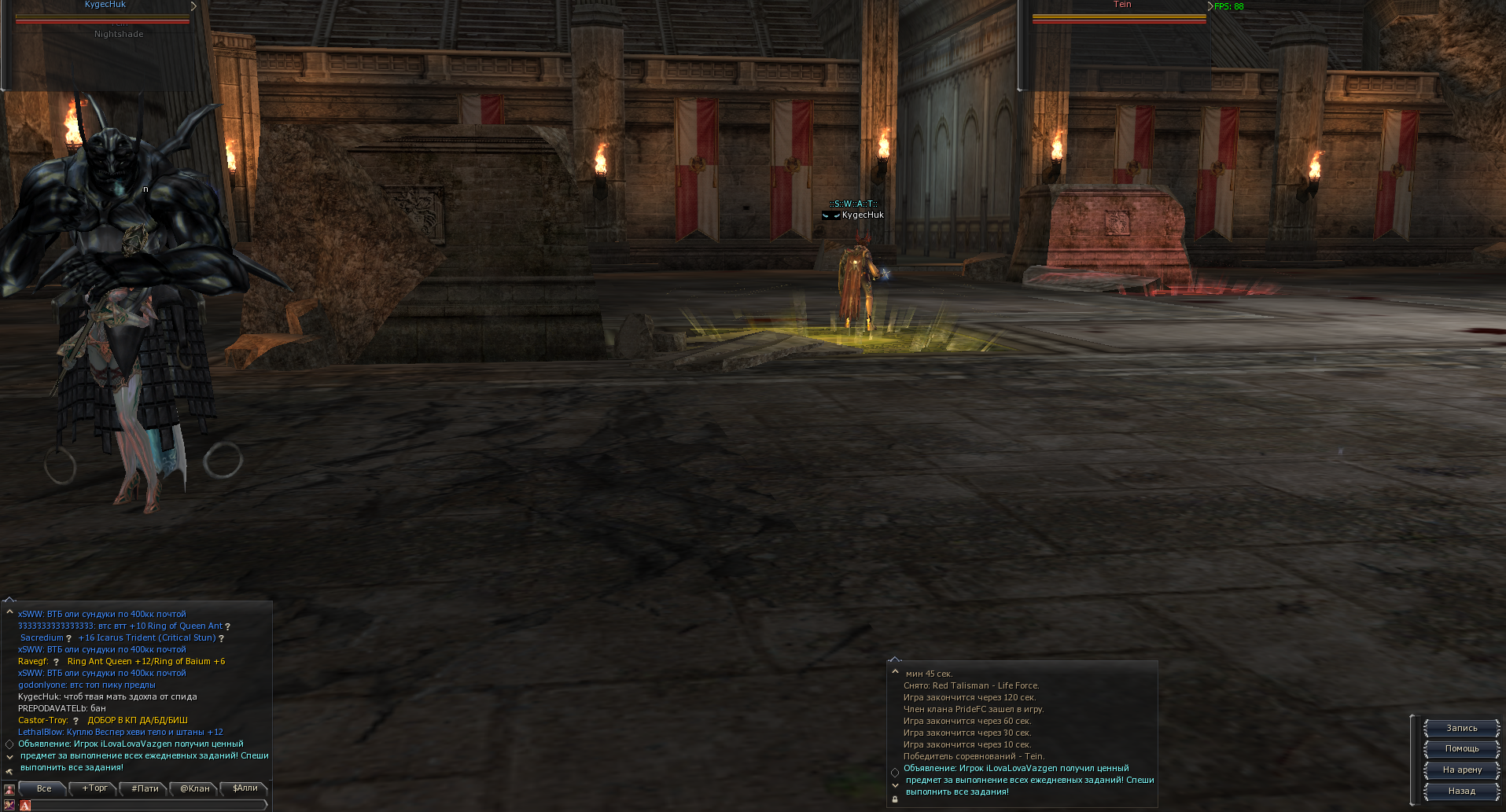Click the down chevron in the system message window
Image resolution: width=1506 pixels, height=812 pixels.
(895, 785)
